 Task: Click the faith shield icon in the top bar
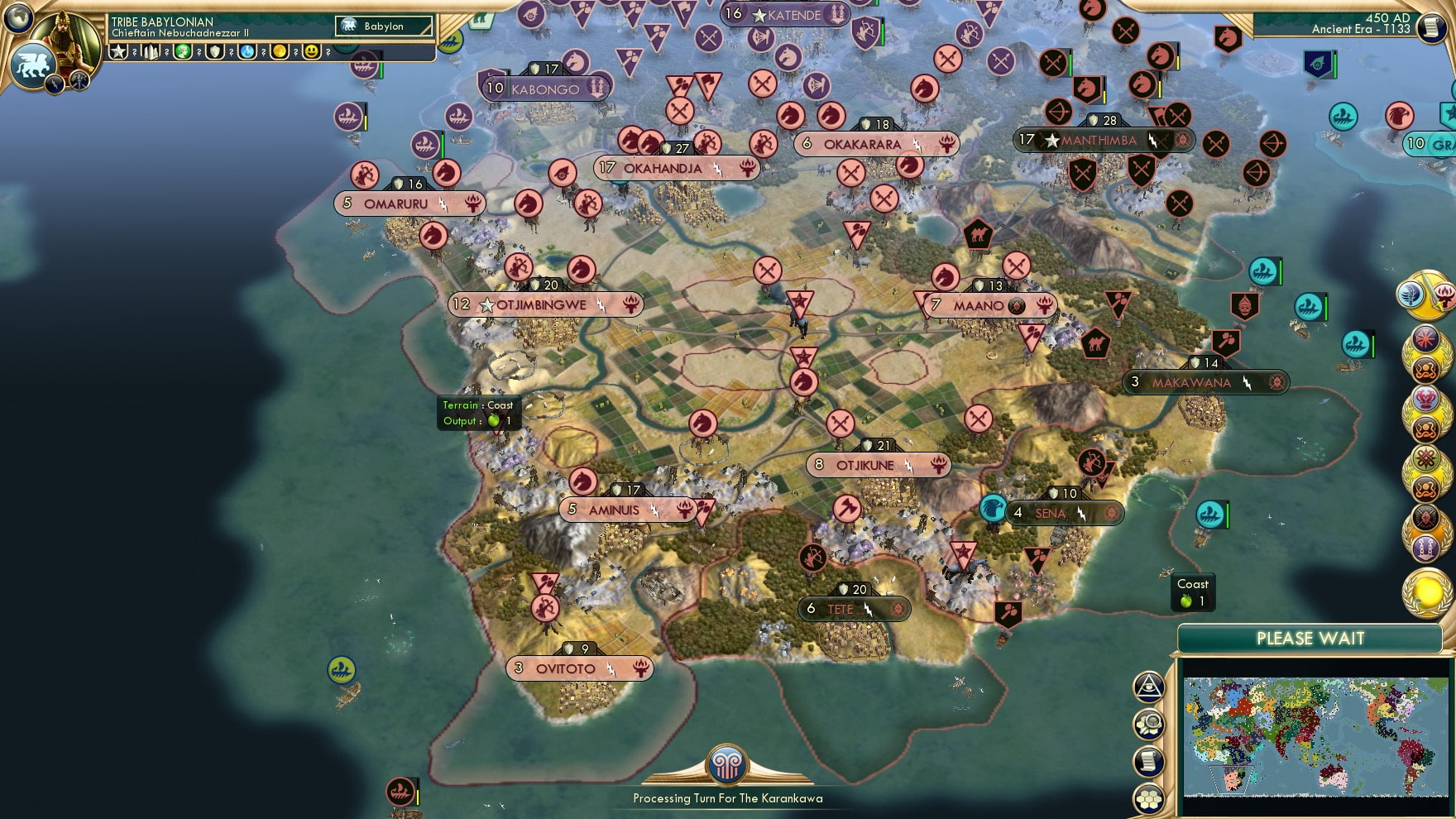213,51
